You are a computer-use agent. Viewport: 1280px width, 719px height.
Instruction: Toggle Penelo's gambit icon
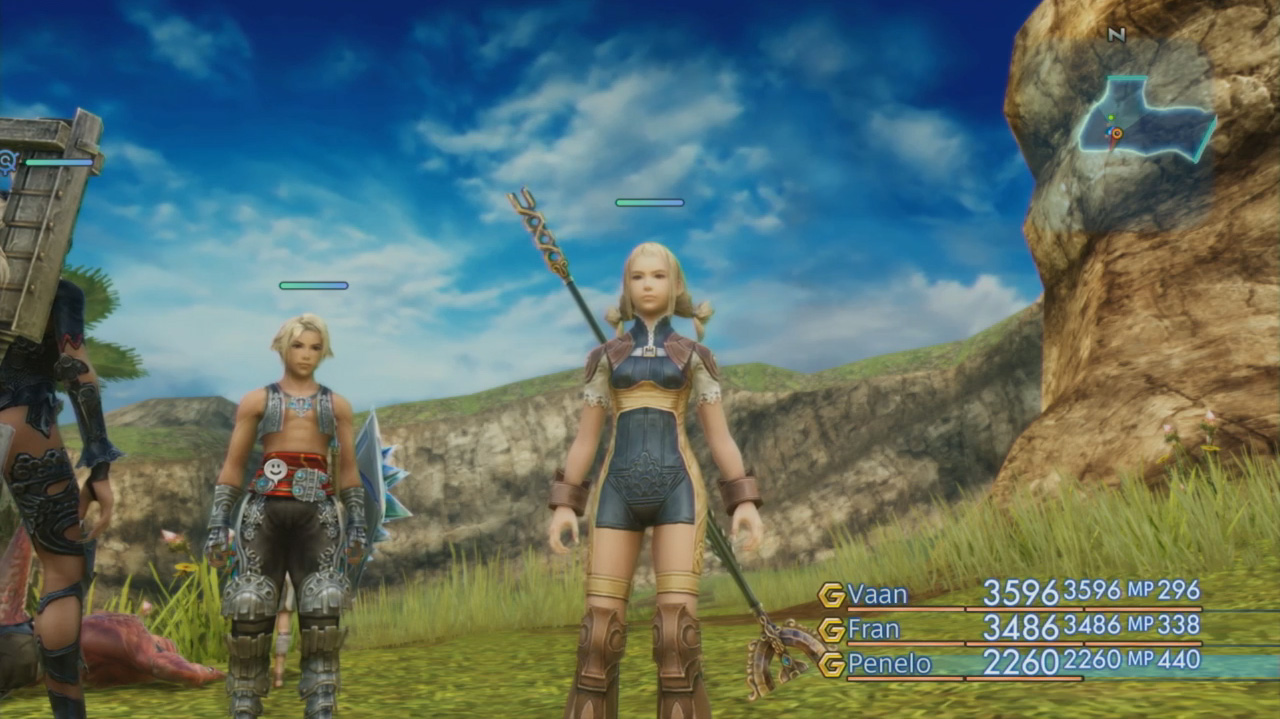coord(831,664)
